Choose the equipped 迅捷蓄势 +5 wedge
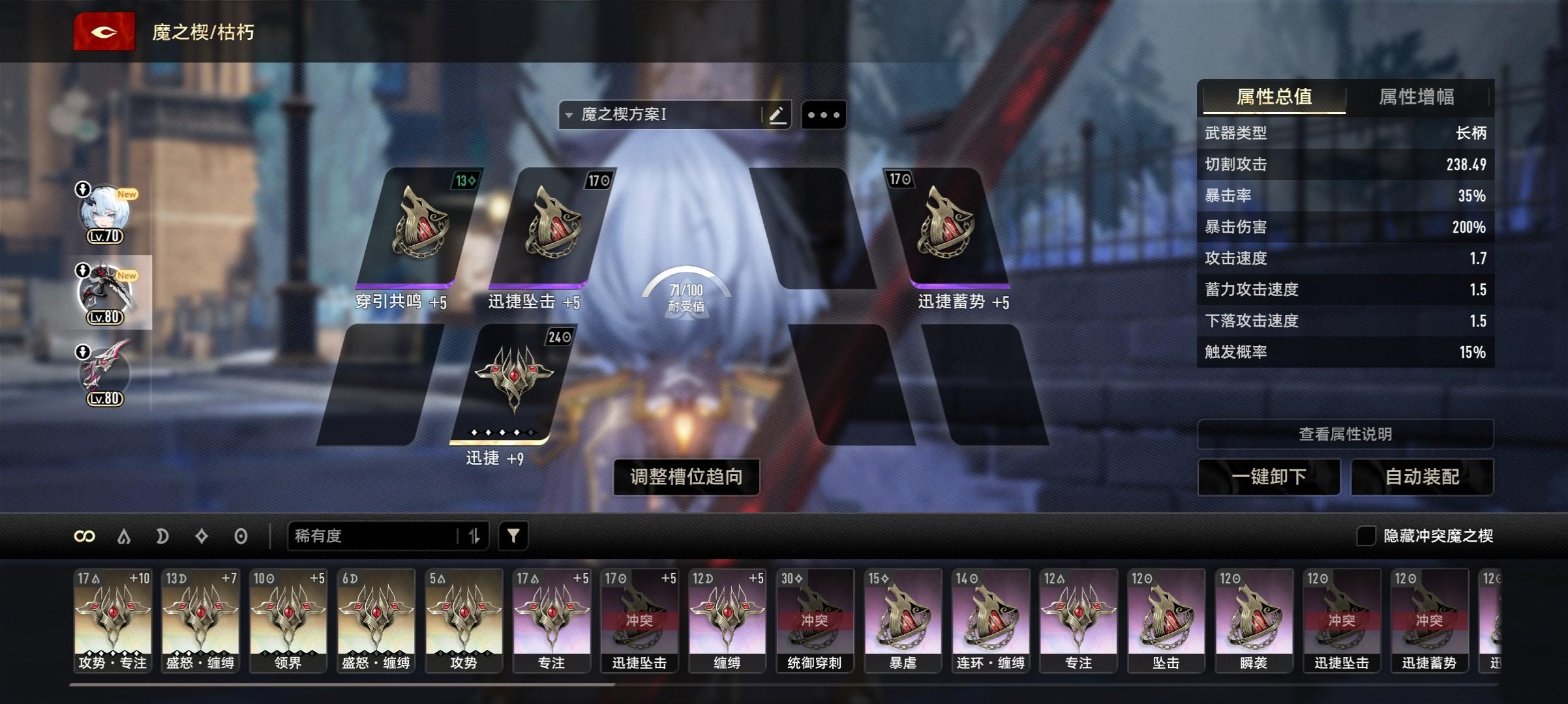The image size is (1568, 704). (946, 228)
